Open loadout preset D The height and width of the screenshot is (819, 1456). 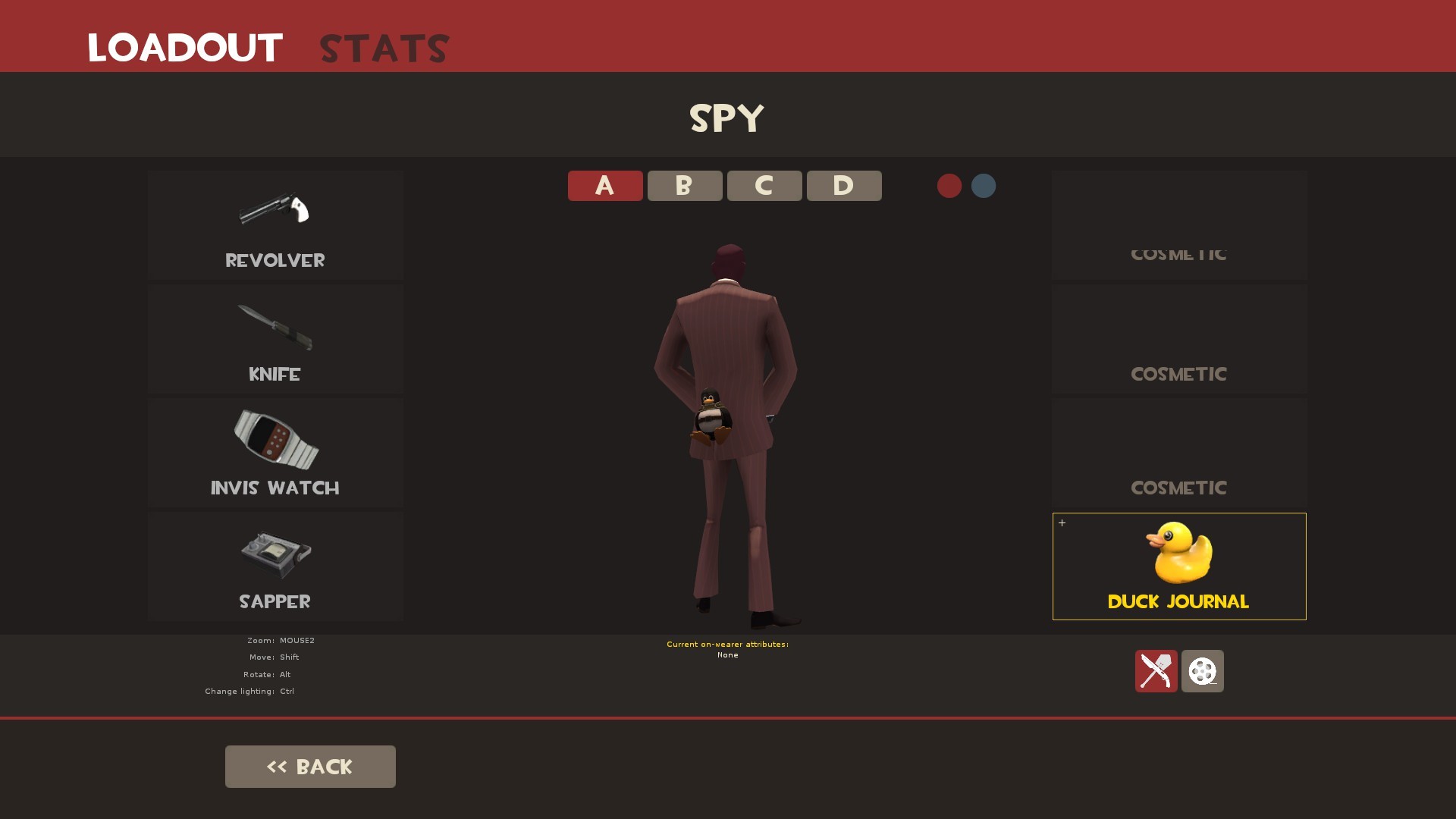(843, 185)
